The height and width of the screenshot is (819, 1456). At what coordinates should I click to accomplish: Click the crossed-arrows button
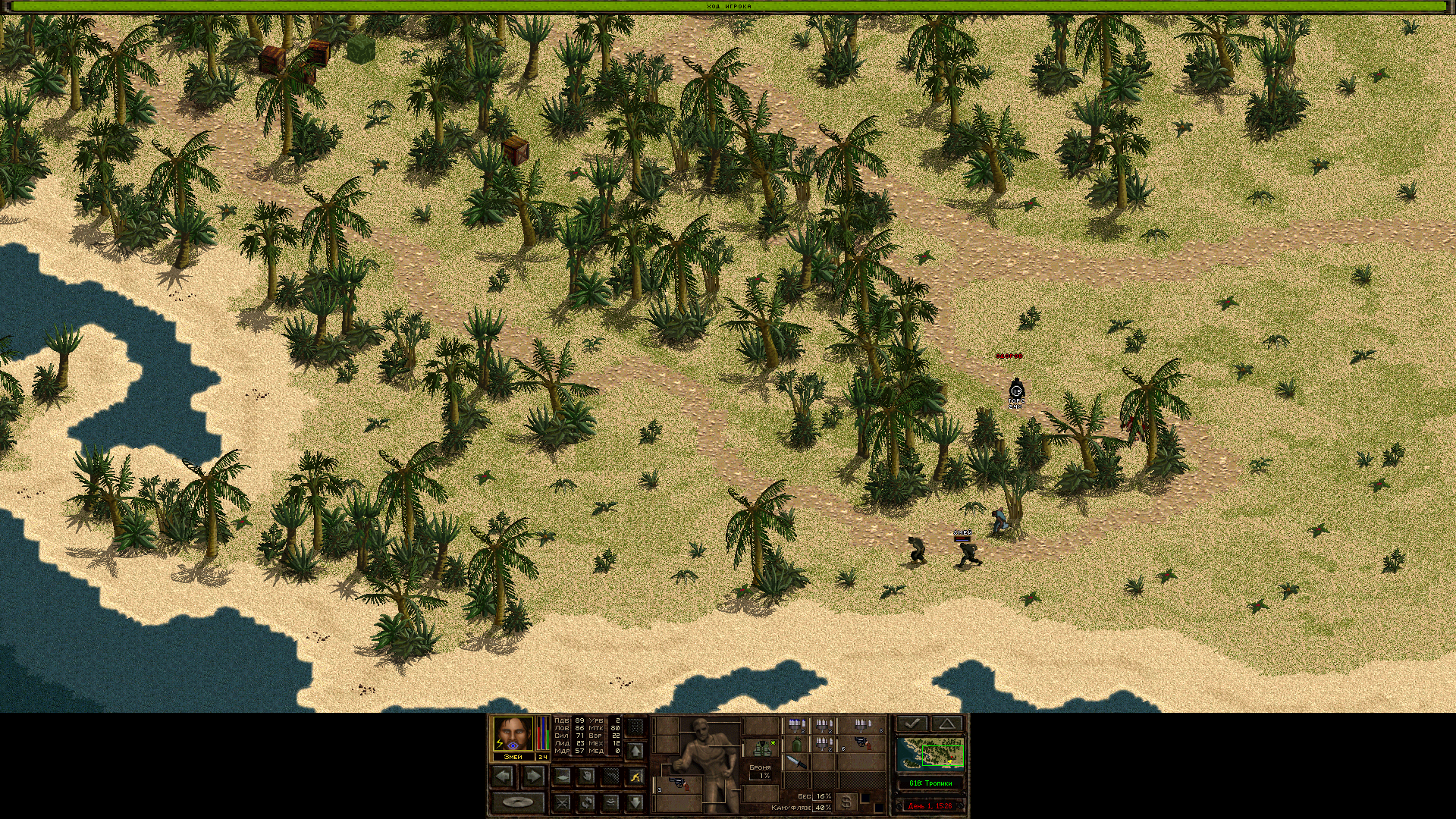[x=562, y=802]
